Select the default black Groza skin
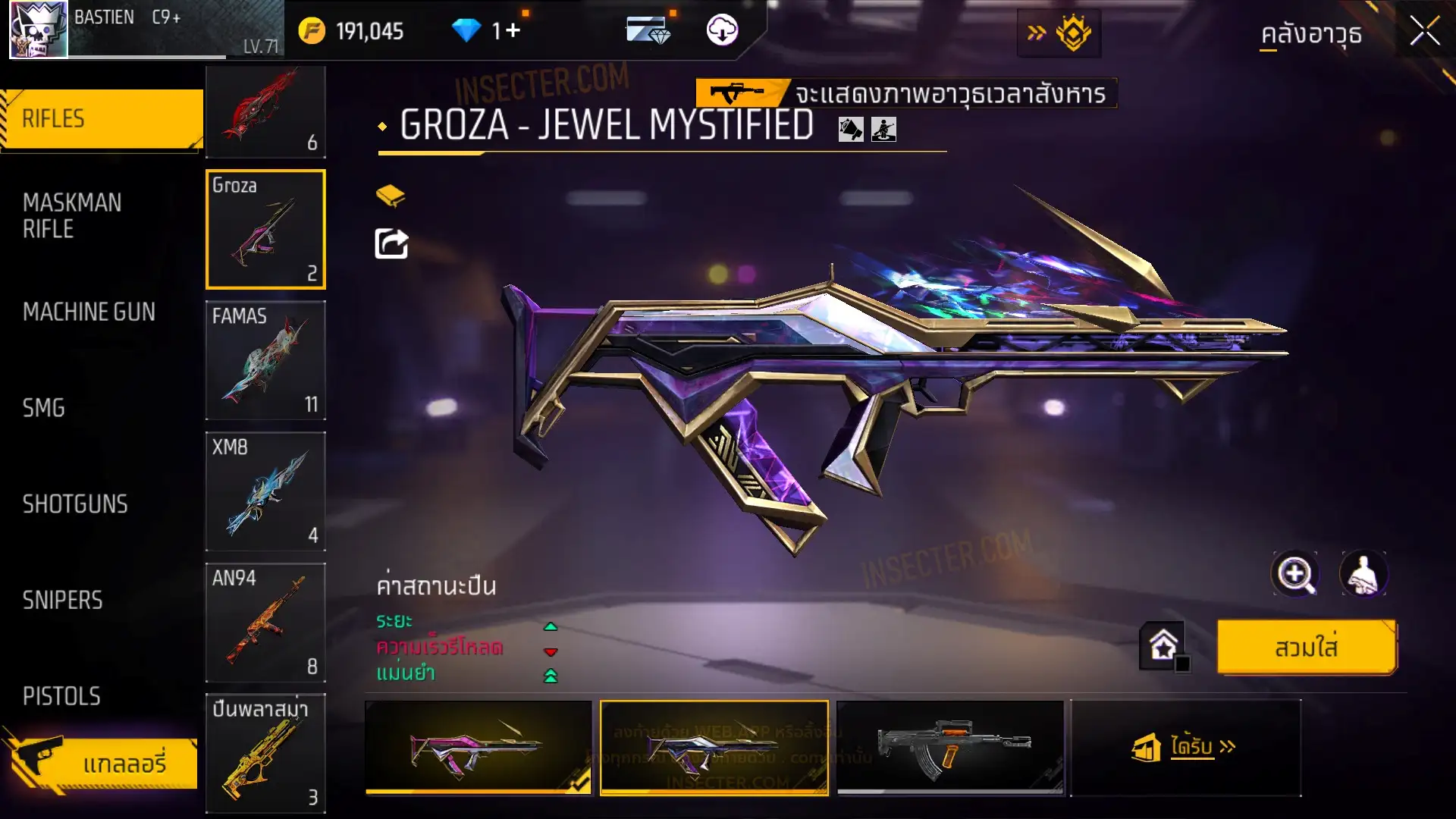The width and height of the screenshot is (1456, 819). (950, 748)
